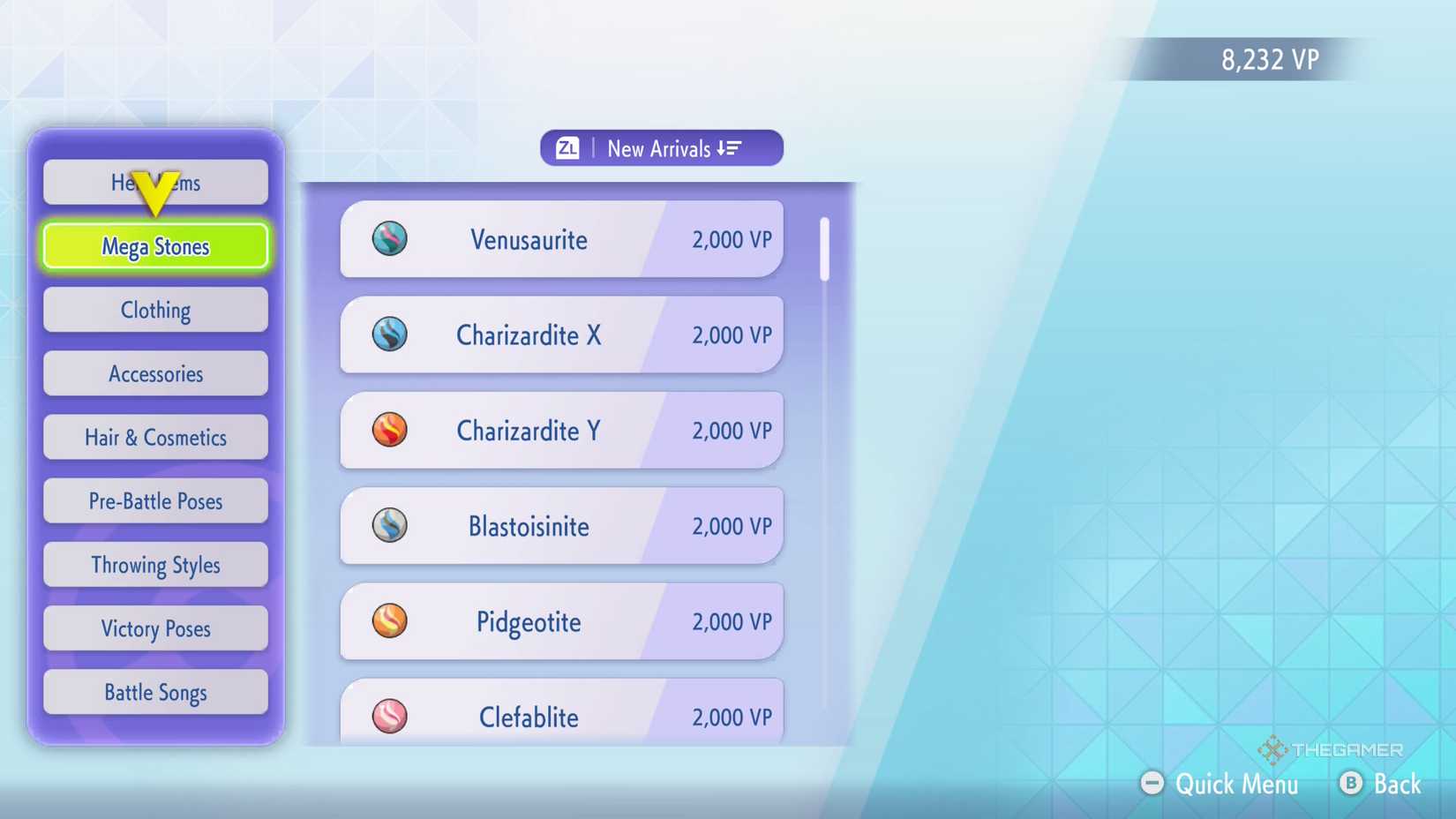1456x819 pixels.
Task: Select the Pre-Battle Poses section
Action: [x=154, y=500]
